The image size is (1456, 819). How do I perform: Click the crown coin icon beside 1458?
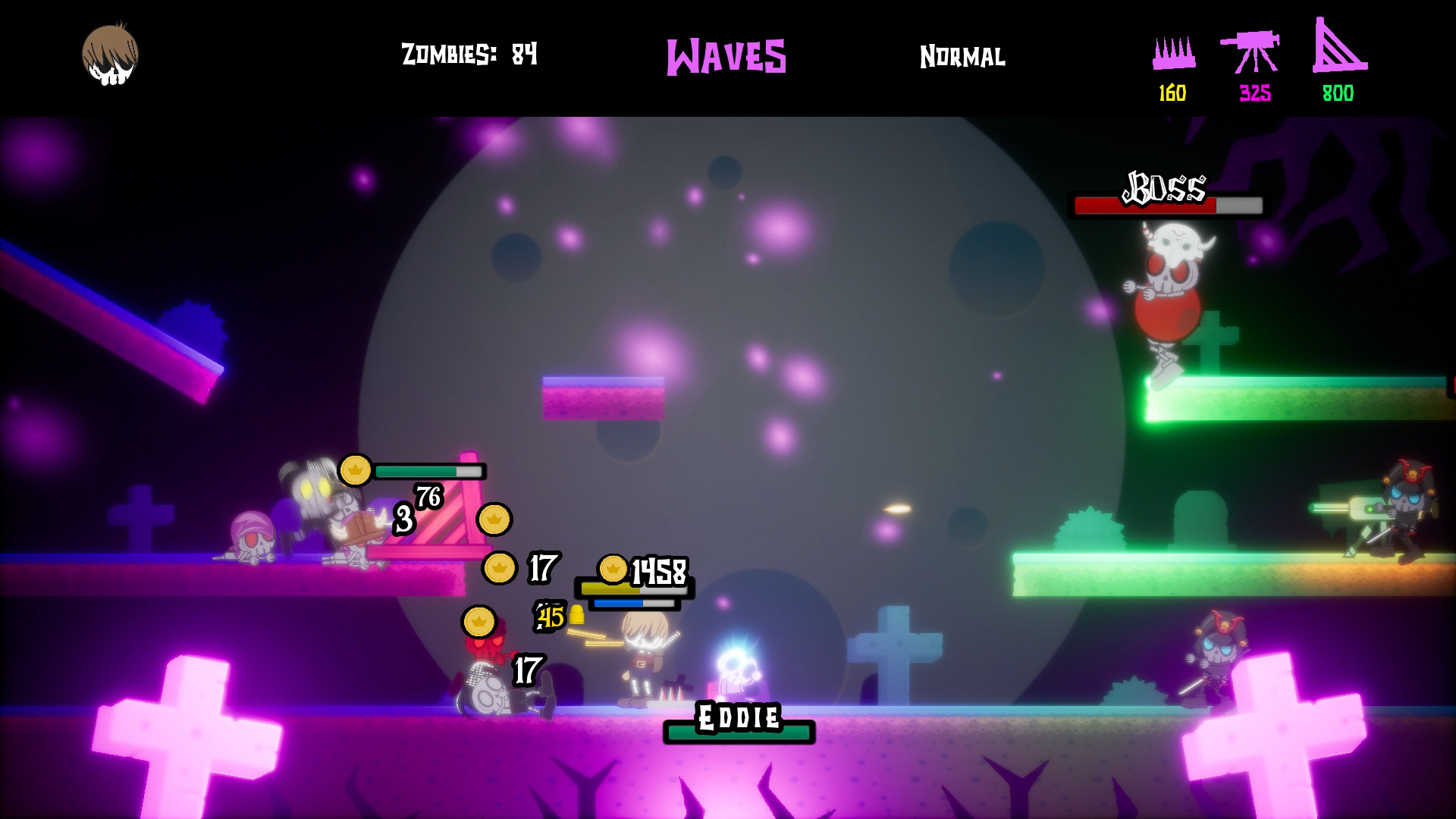point(611,568)
